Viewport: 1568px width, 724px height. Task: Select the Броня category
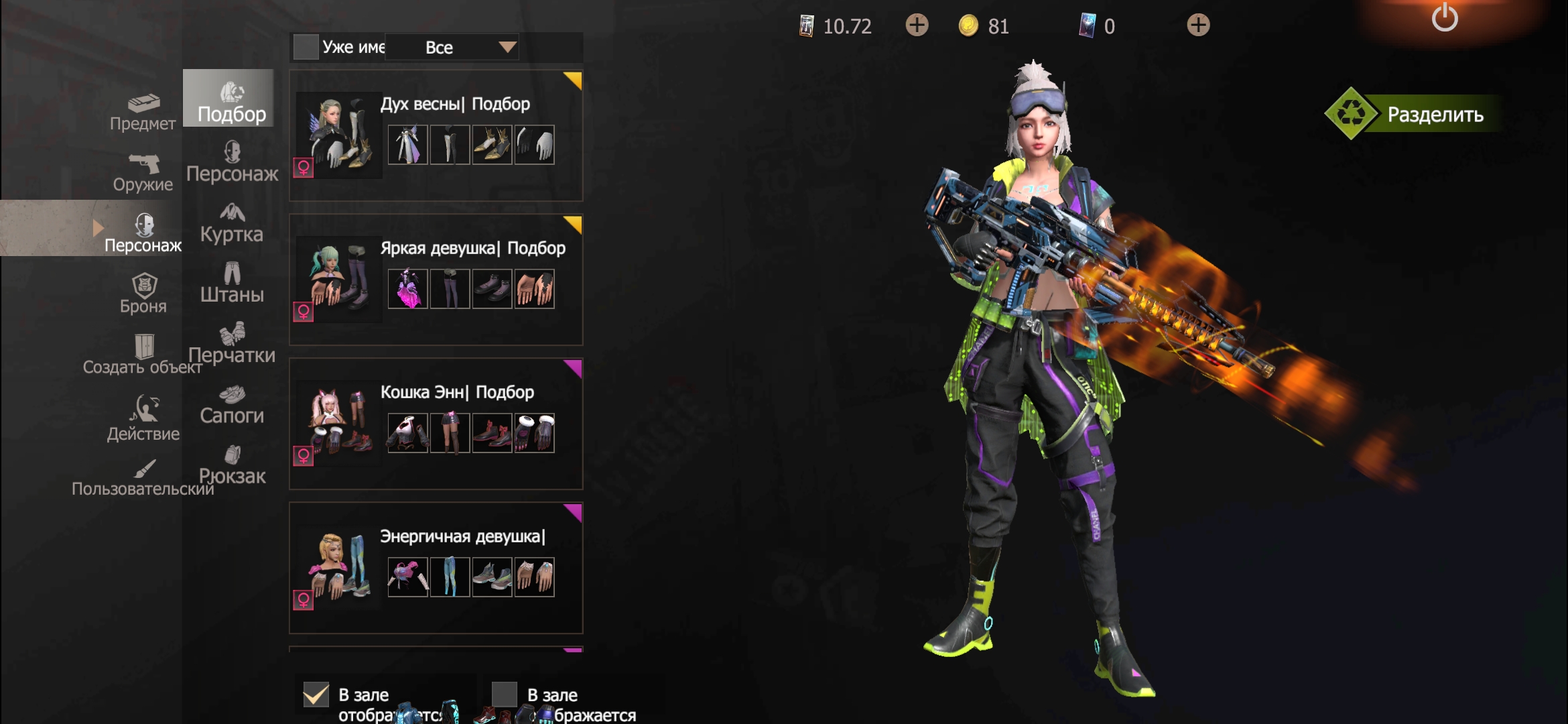coord(143,294)
